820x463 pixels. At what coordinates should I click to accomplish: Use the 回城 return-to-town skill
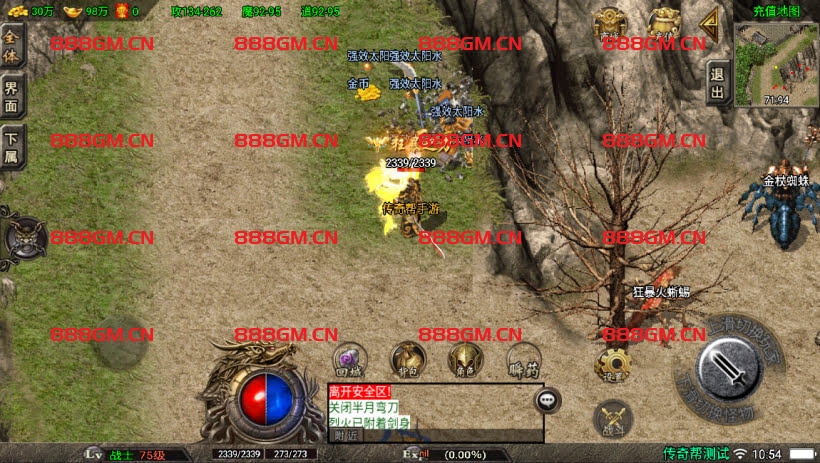point(348,360)
